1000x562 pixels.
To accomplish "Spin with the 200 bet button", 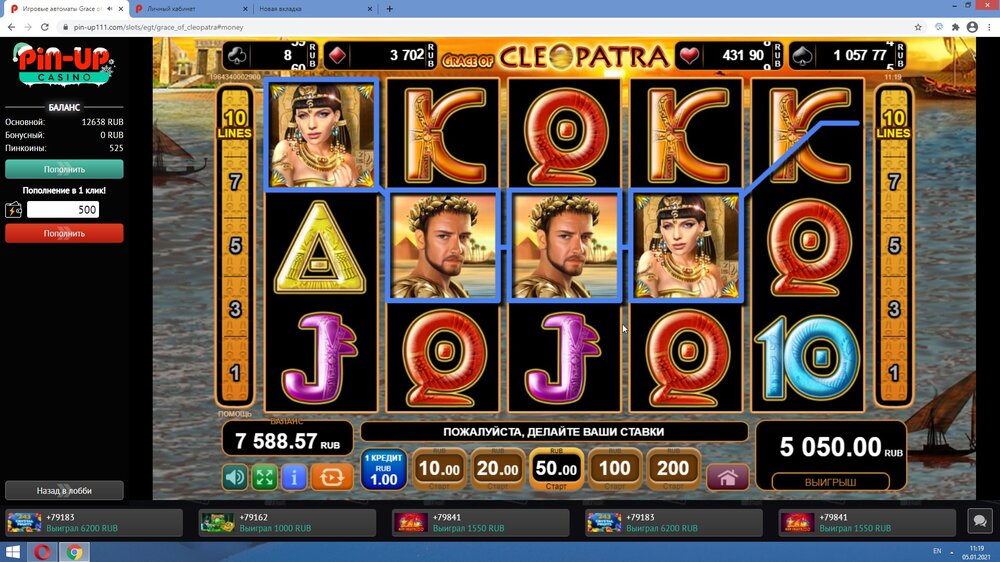I will tap(673, 469).
